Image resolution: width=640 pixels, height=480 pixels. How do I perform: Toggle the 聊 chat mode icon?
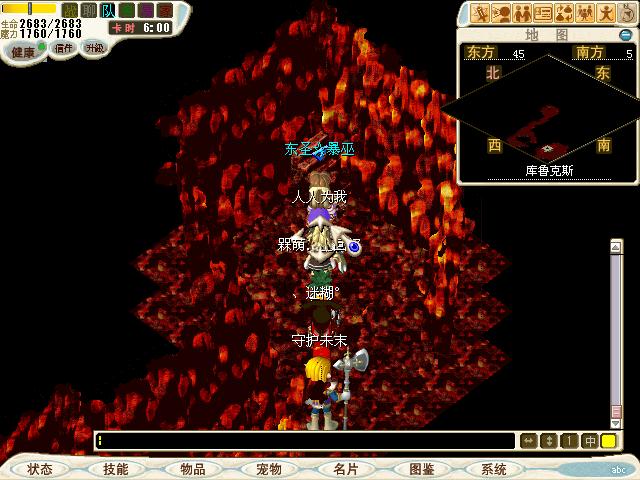(x=89, y=10)
